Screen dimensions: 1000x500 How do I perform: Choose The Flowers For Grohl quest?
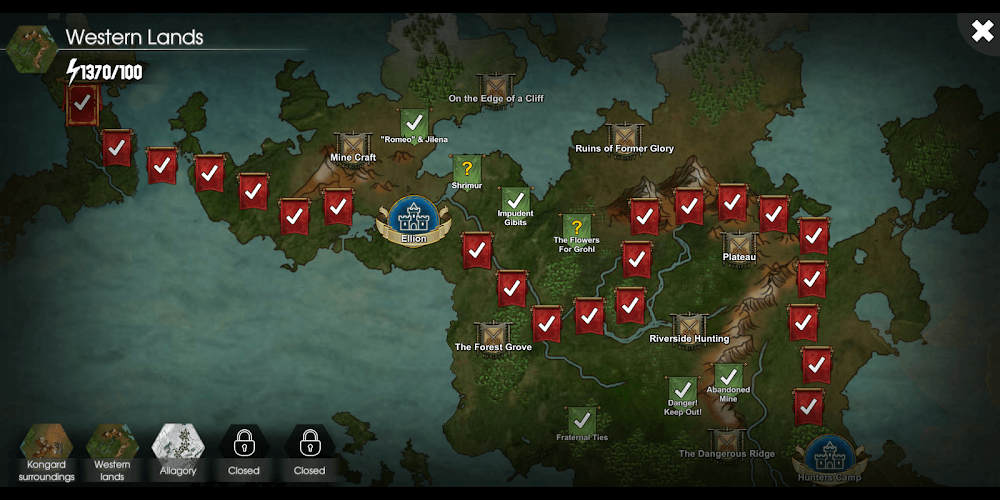(576, 229)
